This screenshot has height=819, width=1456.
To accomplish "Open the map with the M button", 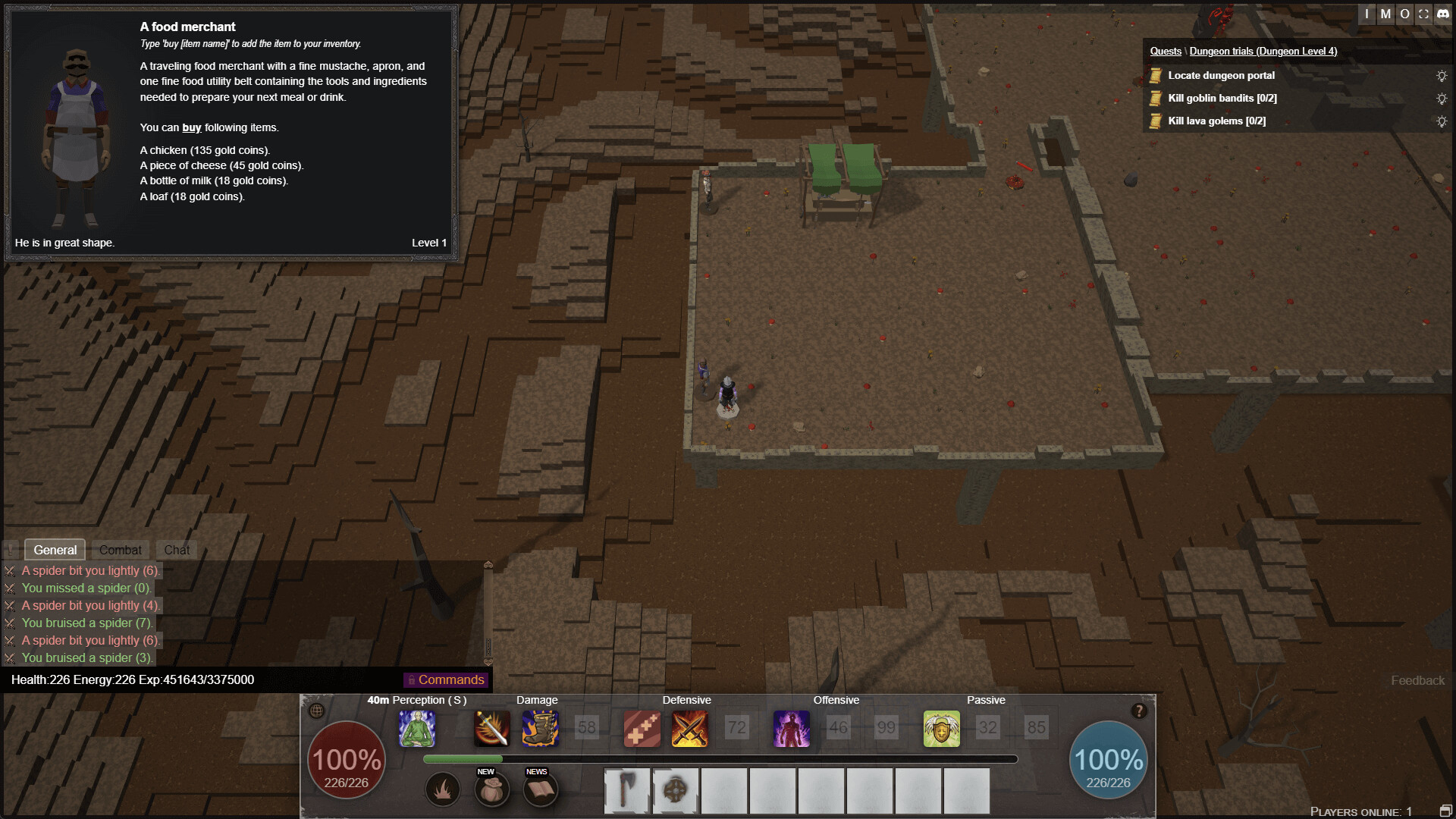I will click(x=1385, y=14).
